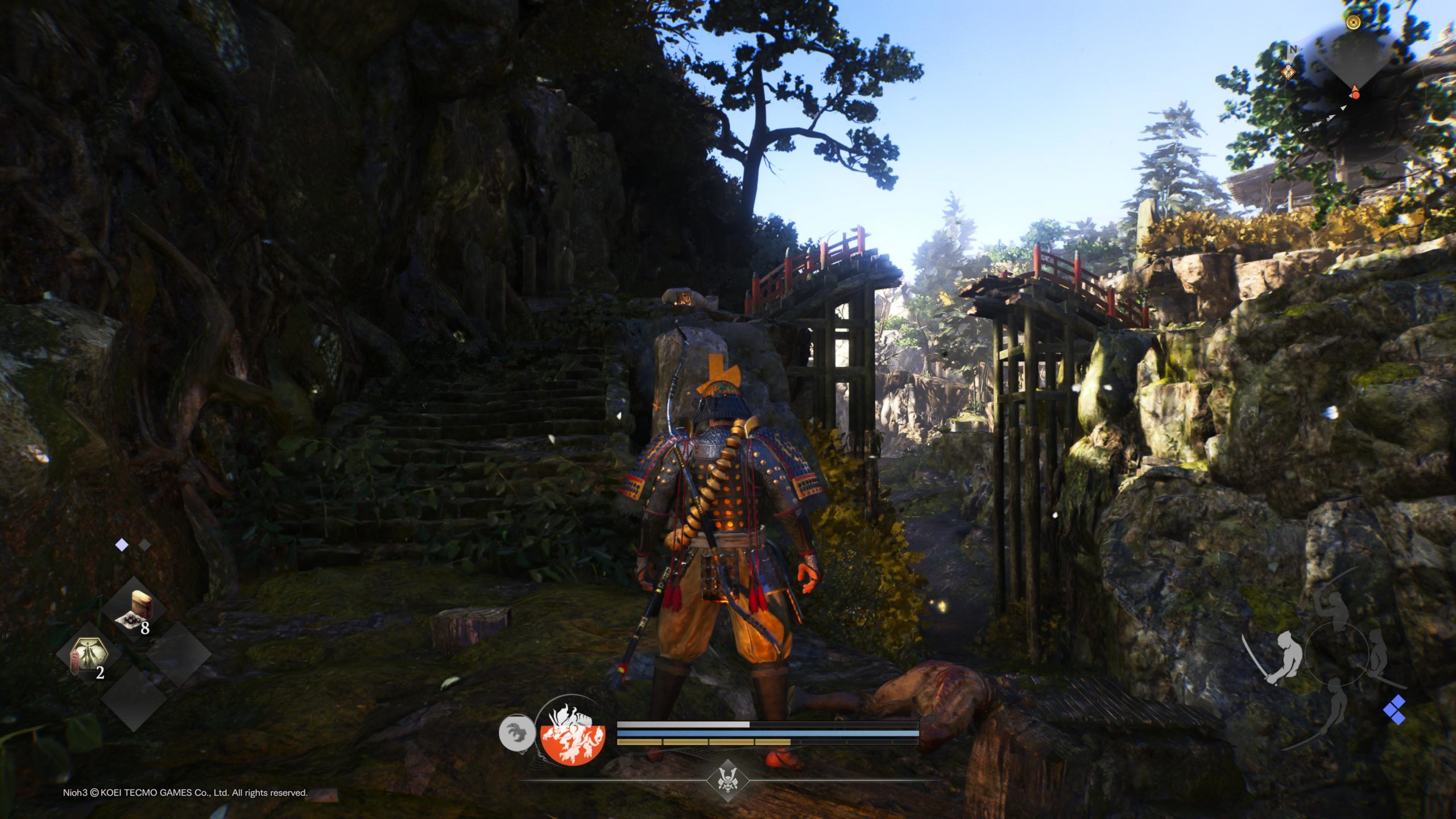Click the gold target objective marker on minimap
This screenshot has width=1456, height=819.
pos(1353,22)
